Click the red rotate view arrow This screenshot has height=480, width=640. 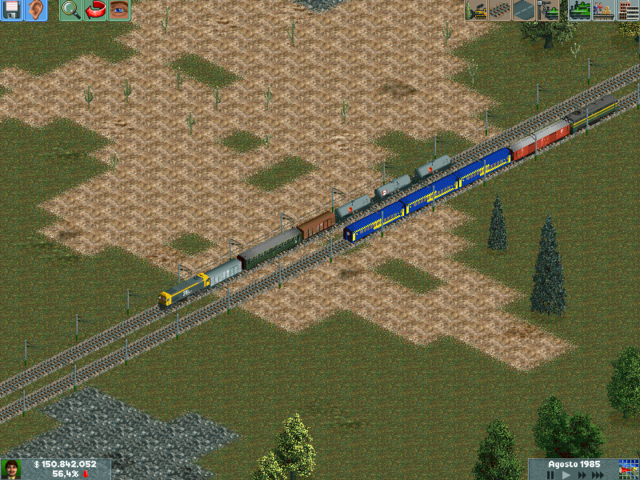(x=95, y=11)
